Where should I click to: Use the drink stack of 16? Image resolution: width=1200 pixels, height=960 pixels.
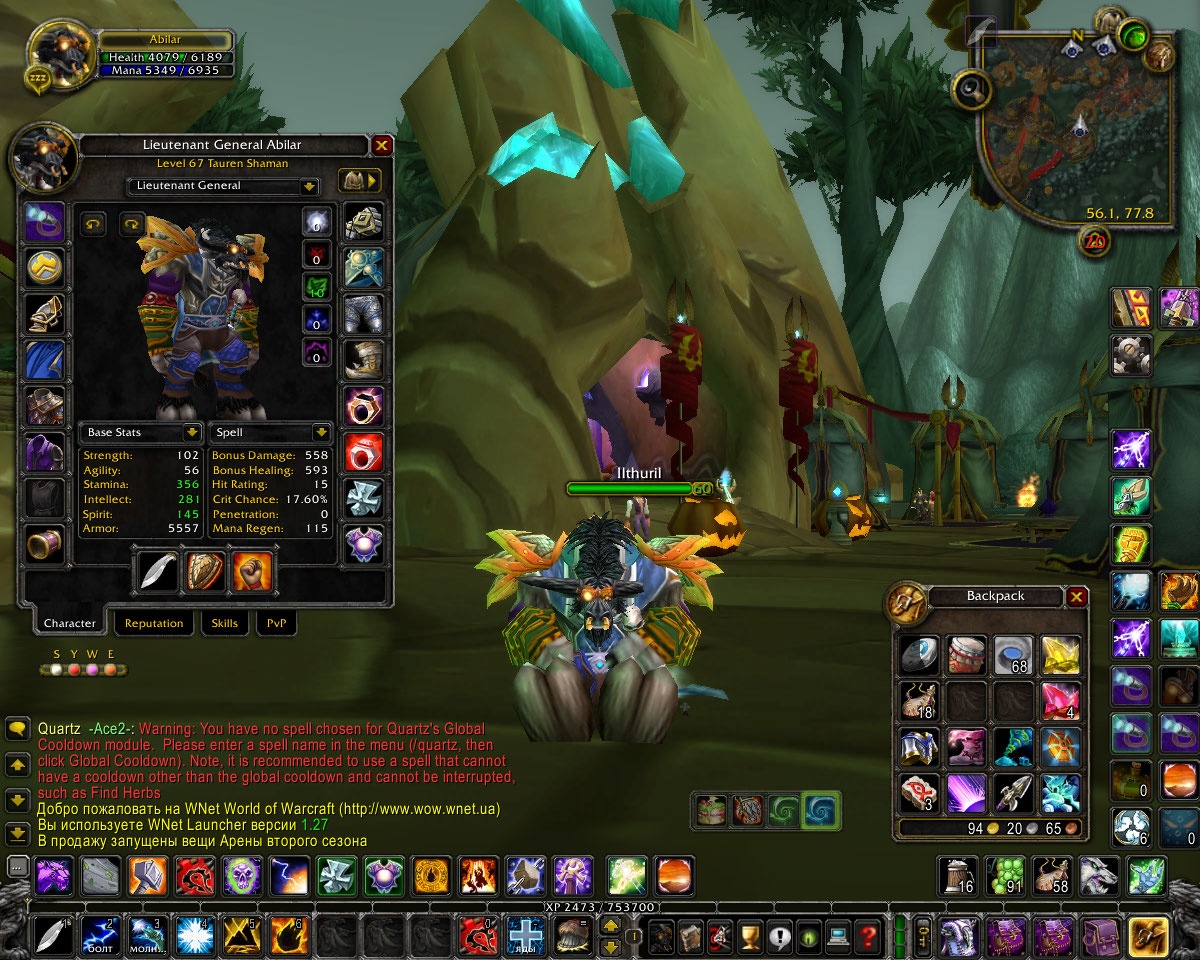[x=957, y=876]
